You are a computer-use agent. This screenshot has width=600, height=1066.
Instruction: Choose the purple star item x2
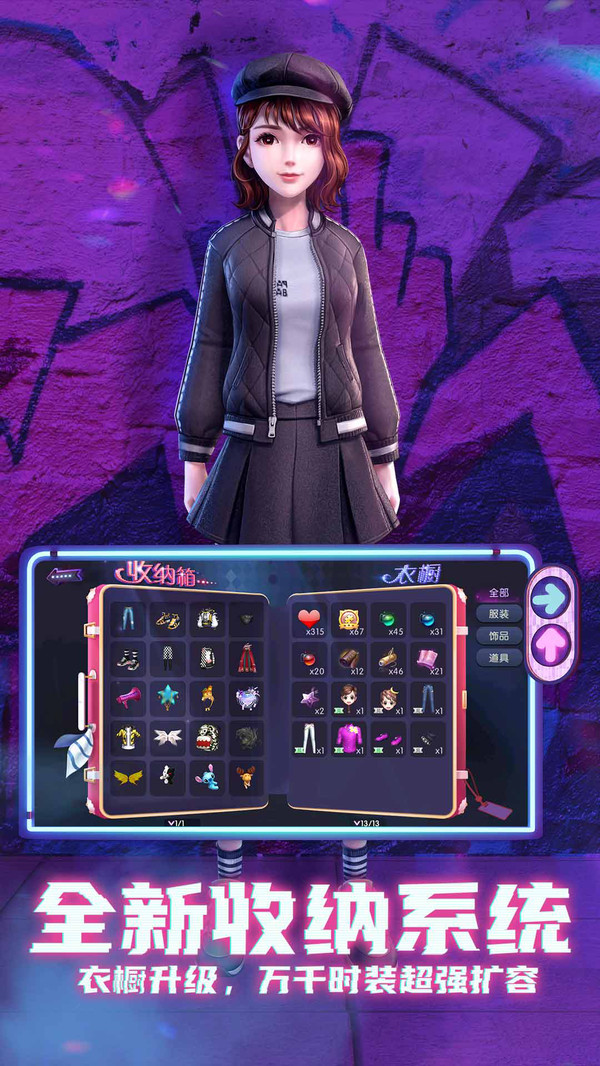309,697
